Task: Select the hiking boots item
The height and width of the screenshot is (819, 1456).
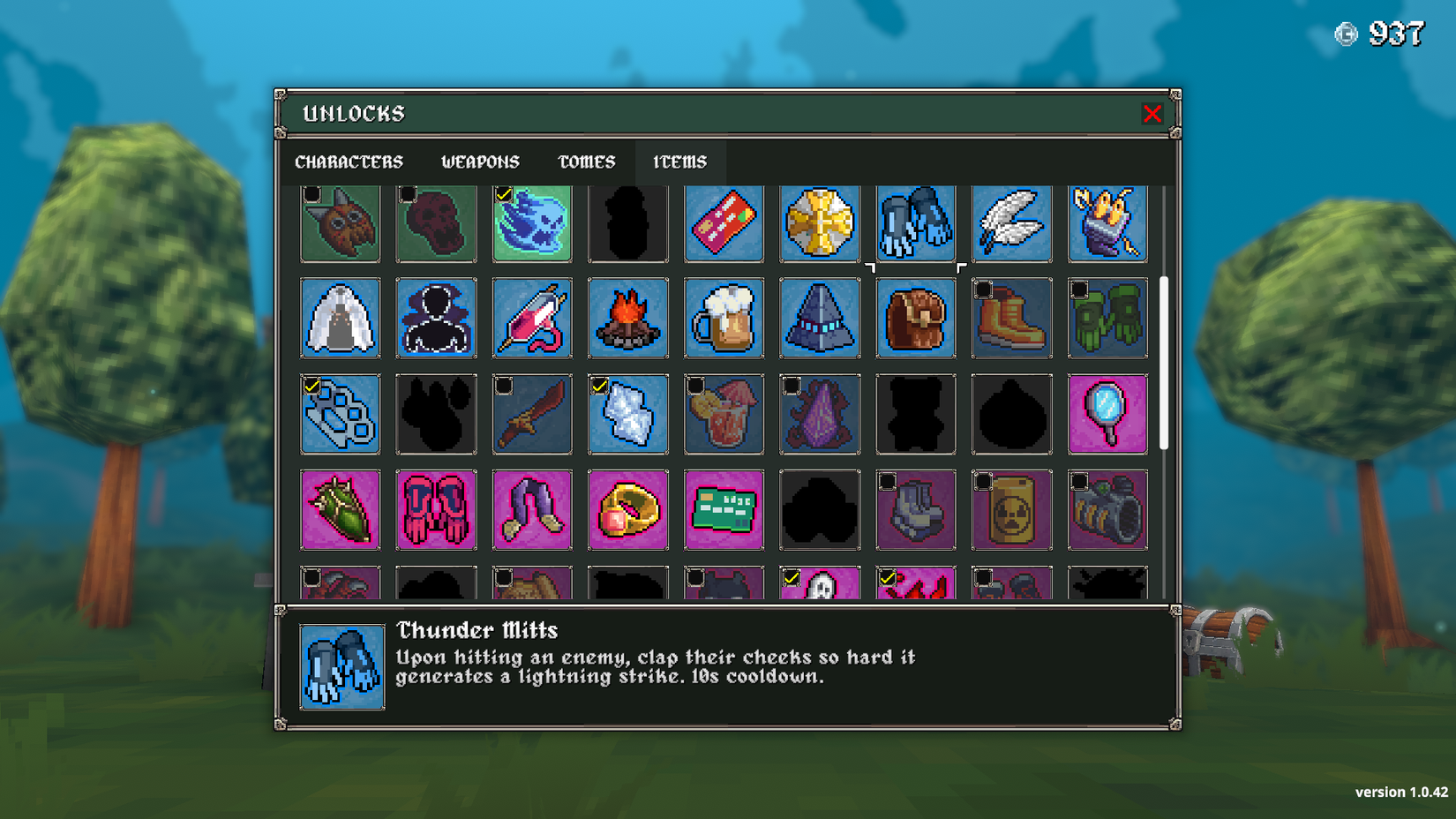Action: 1011,319
